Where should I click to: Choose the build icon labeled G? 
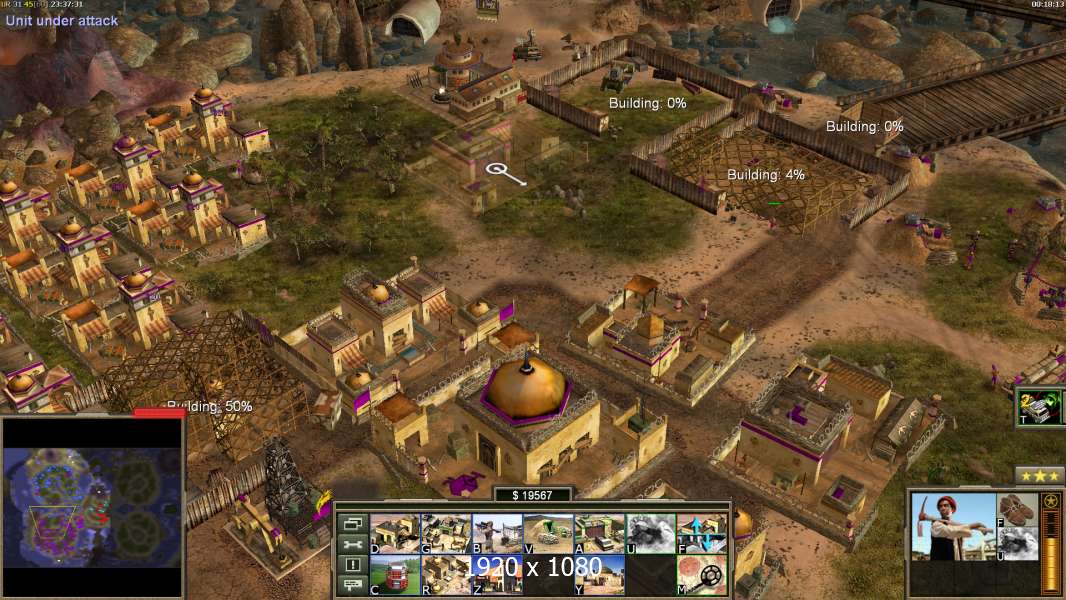coord(446,534)
